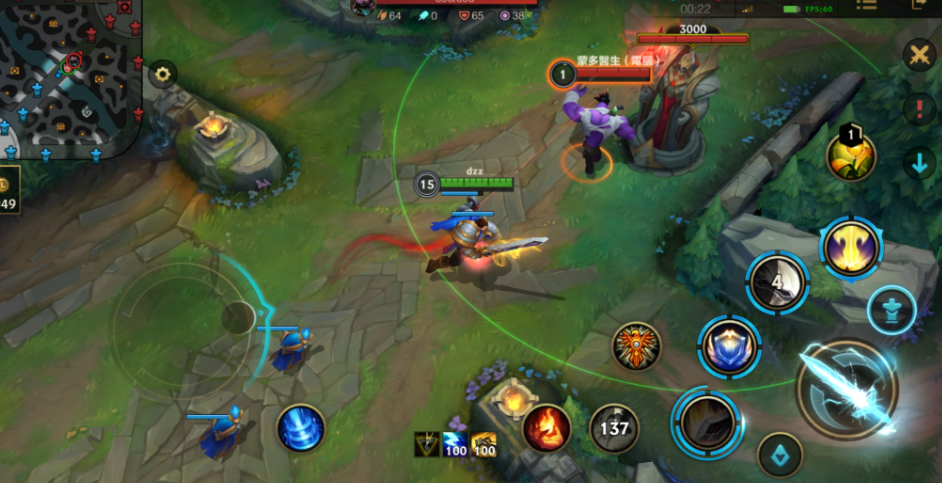This screenshot has height=483, width=942.
Task: Cast the blue shield ability
Action: (729, 348)
